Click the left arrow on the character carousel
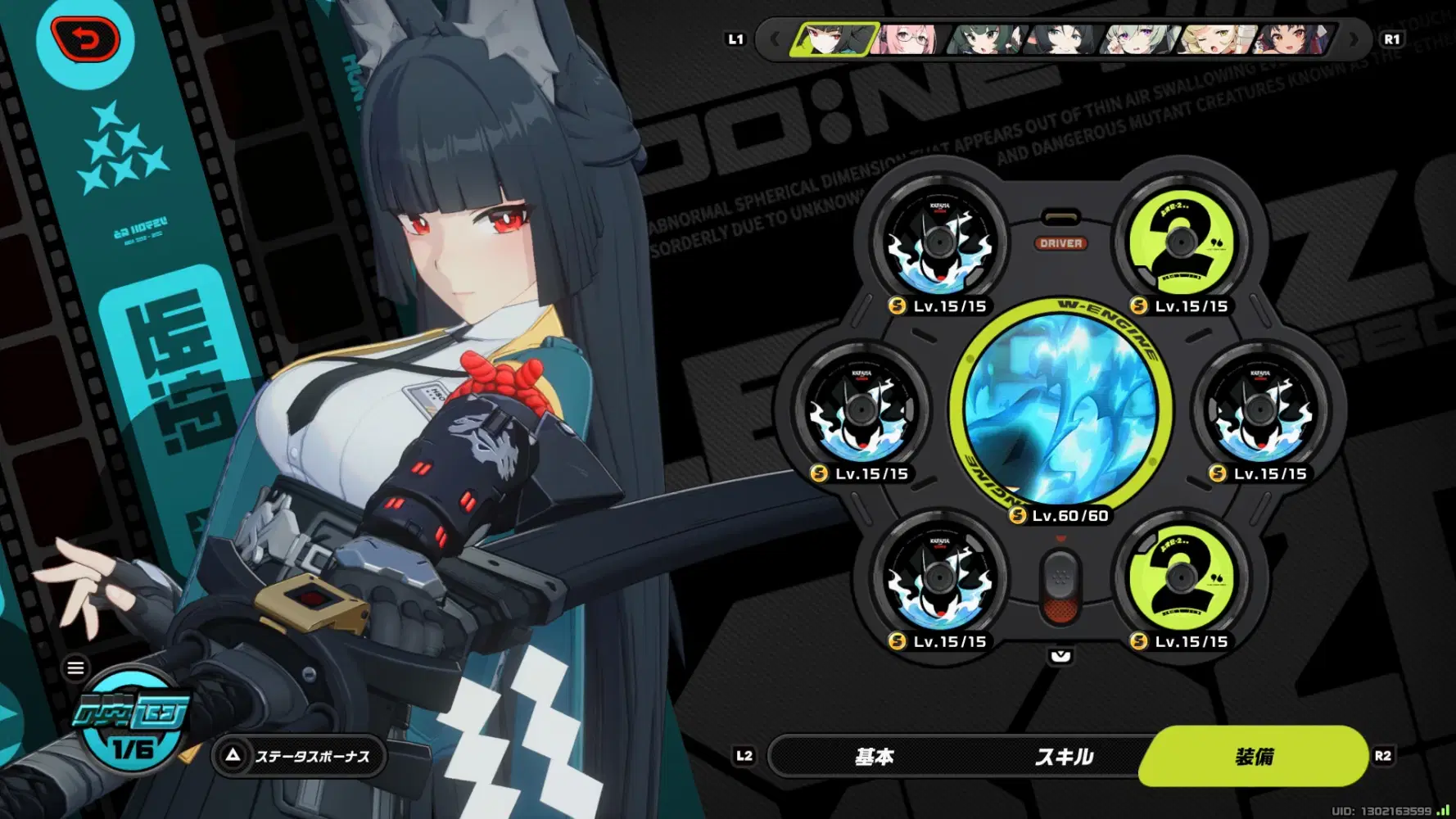The image size is (1456, 819). pyautogui.click(x=773, y=38)
